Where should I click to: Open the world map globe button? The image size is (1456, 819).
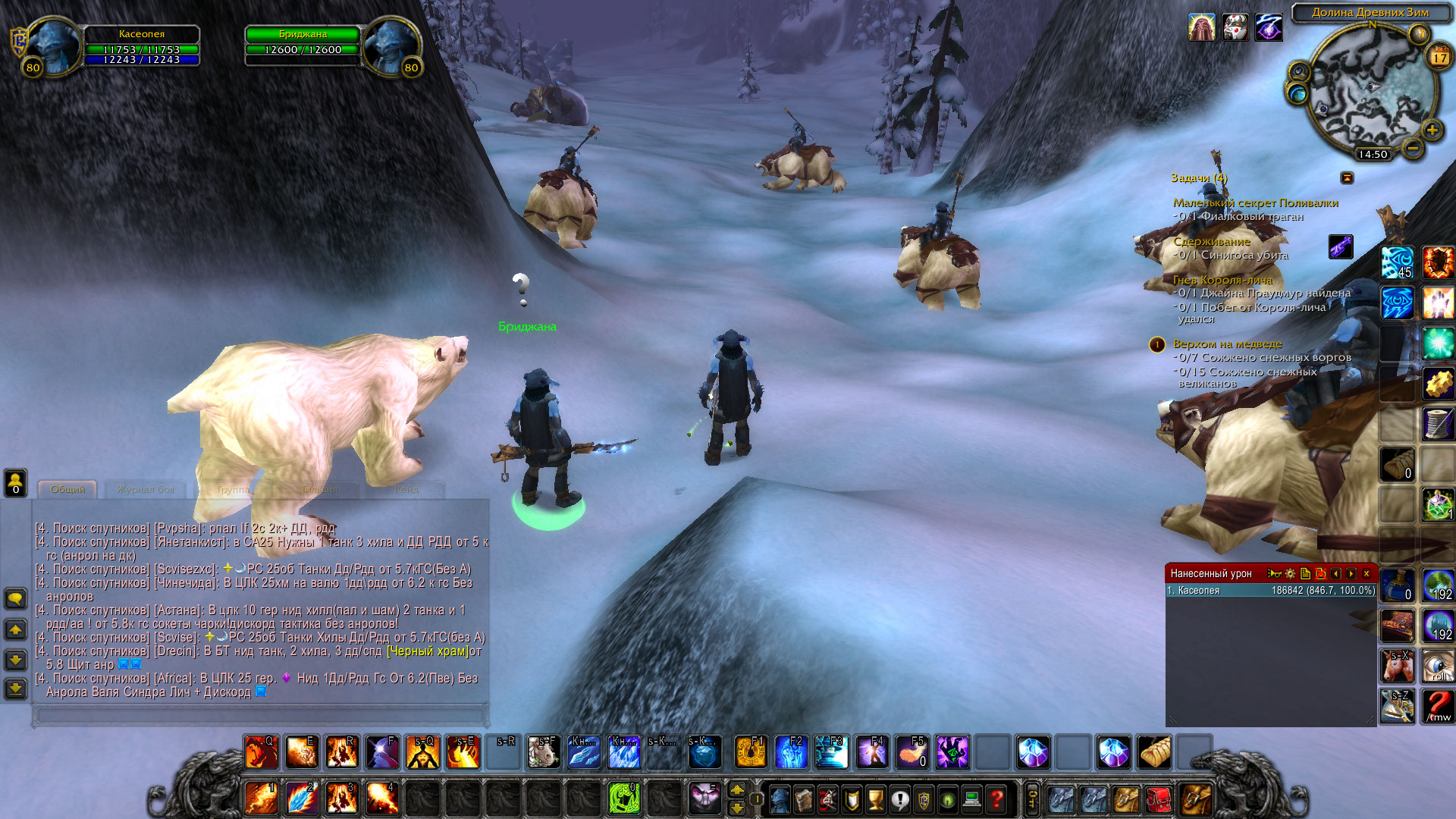coord(1298,93)
